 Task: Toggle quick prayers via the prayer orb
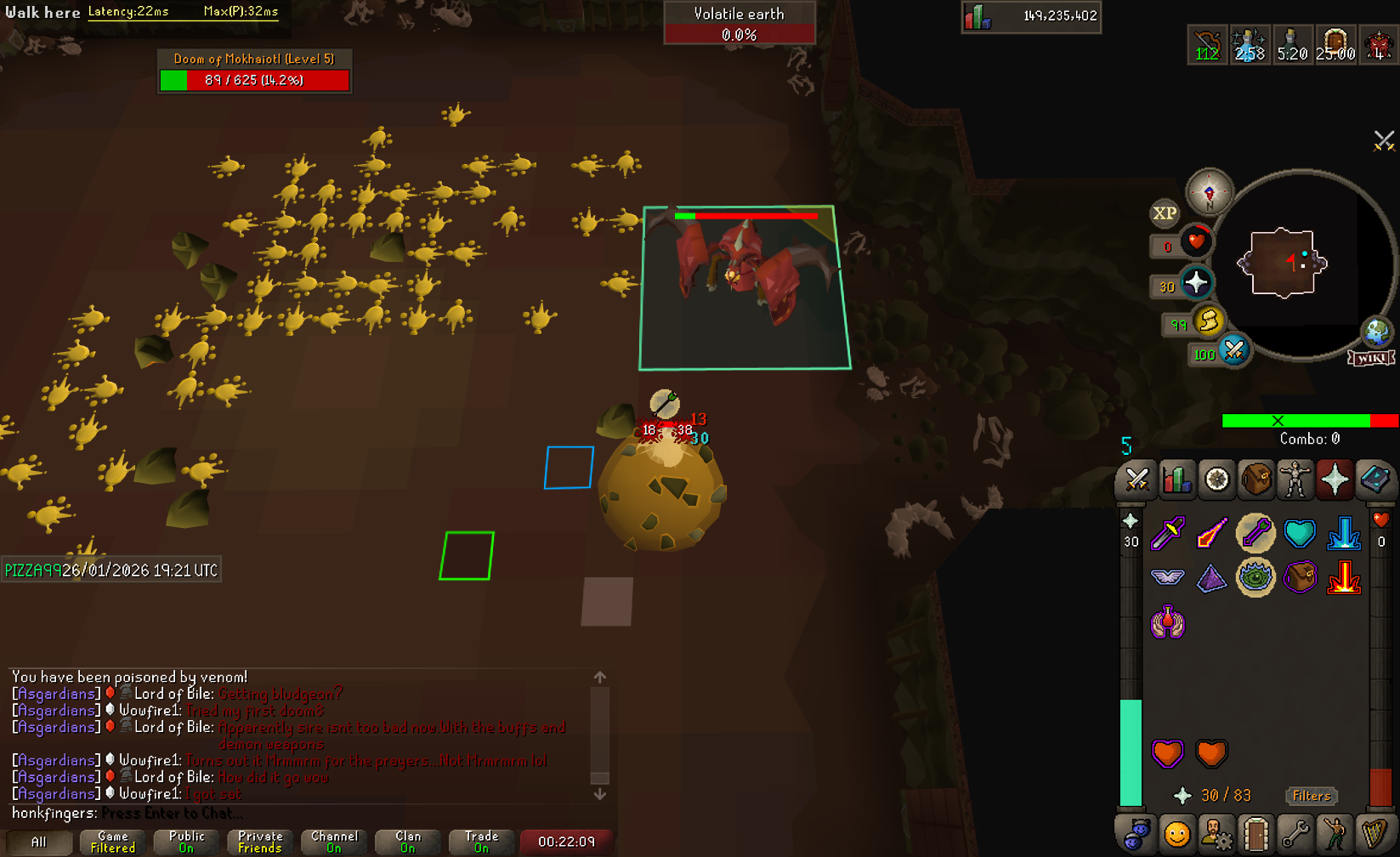pos(1196,282)
